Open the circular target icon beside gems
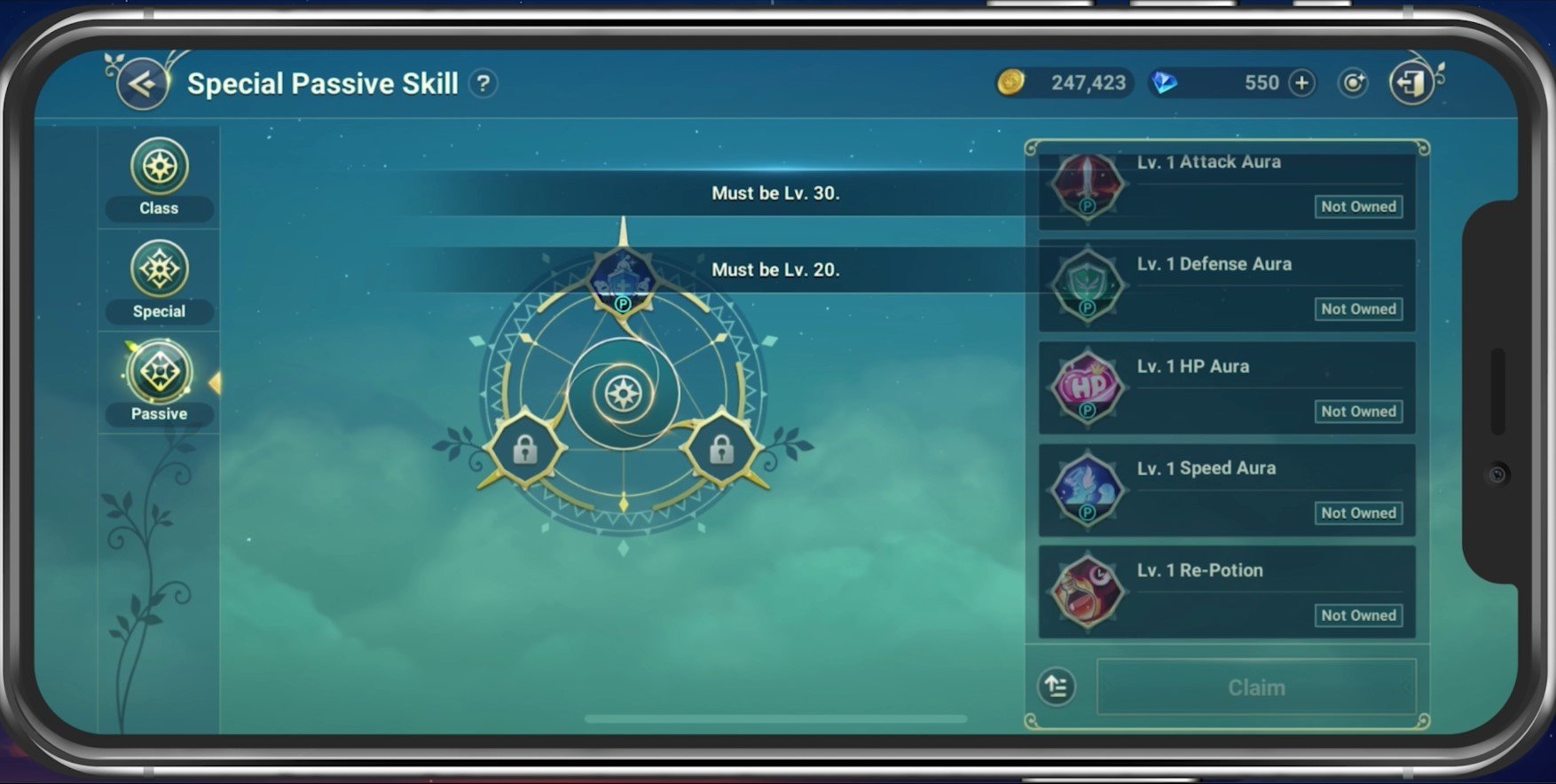Viewport: 1556px width, 784px height. tap(1353, 83)
